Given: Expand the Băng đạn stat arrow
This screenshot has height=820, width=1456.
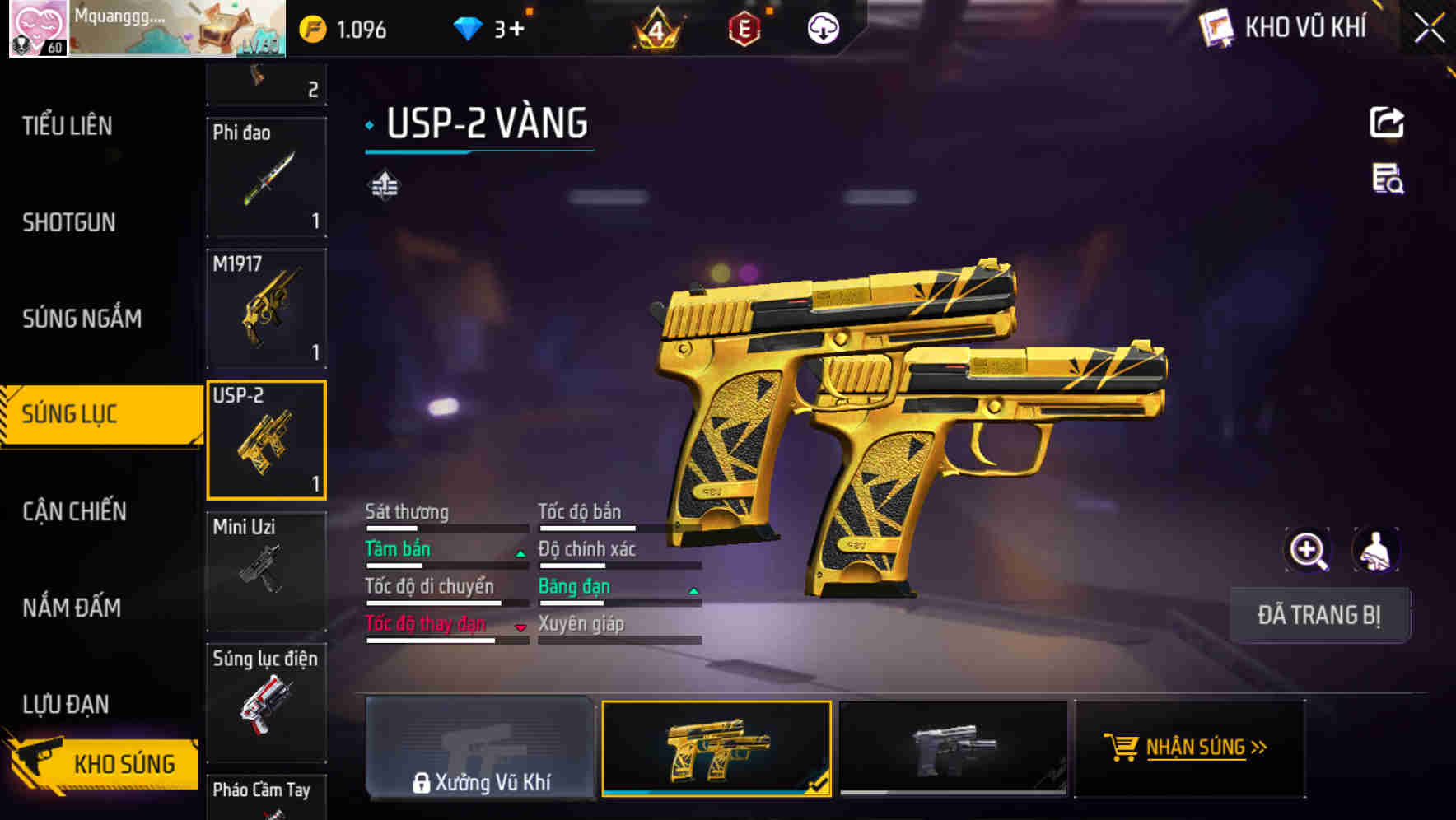Looking at the screenshot, I should pyautogui.click(x=693, y=590).
